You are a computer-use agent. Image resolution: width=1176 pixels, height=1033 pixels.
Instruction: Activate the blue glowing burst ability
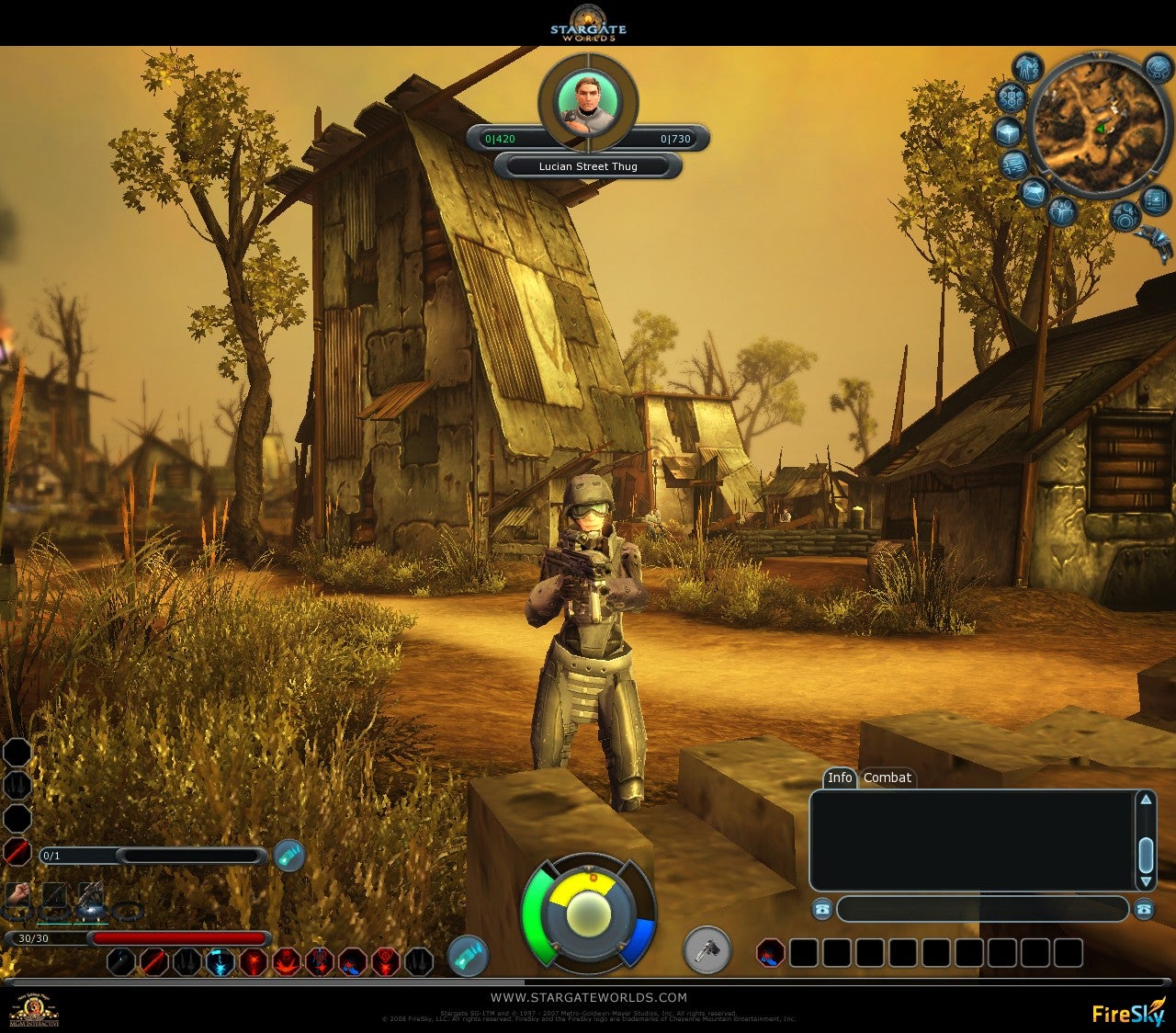click(x=220, y=961)
